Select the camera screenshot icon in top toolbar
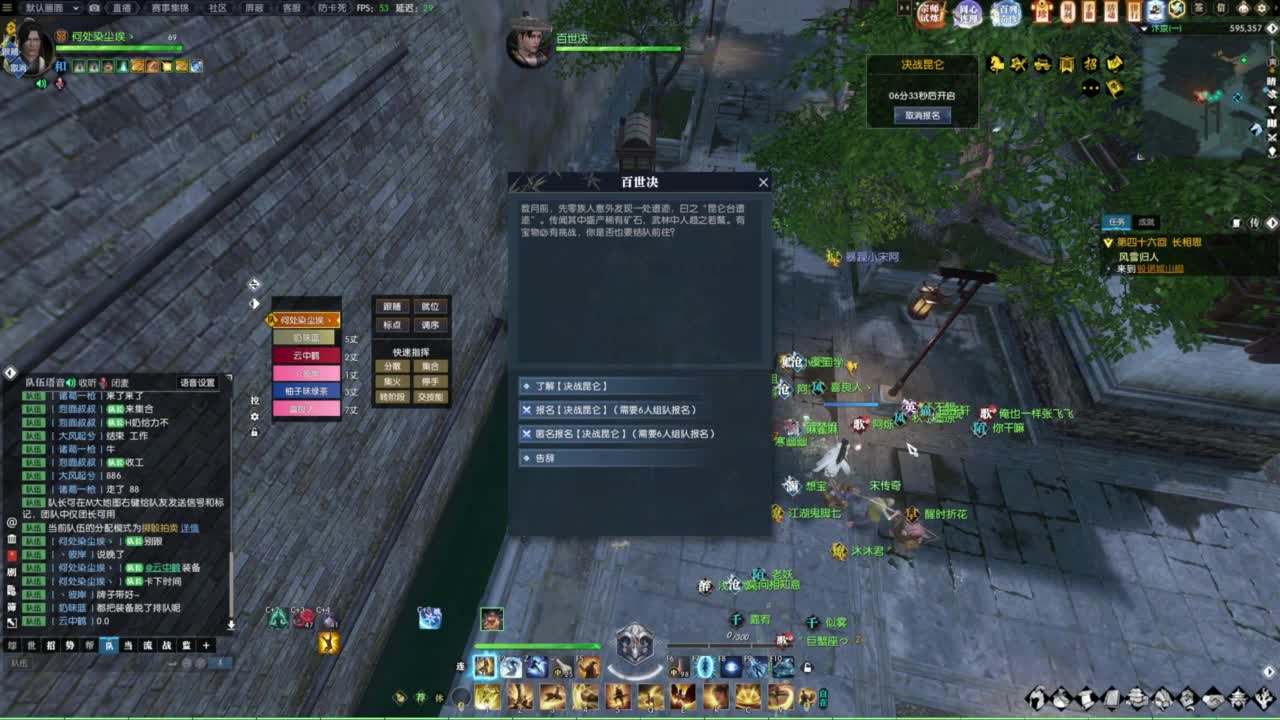The width and height of the screenshot is (1280, 720). pos(94,8)
